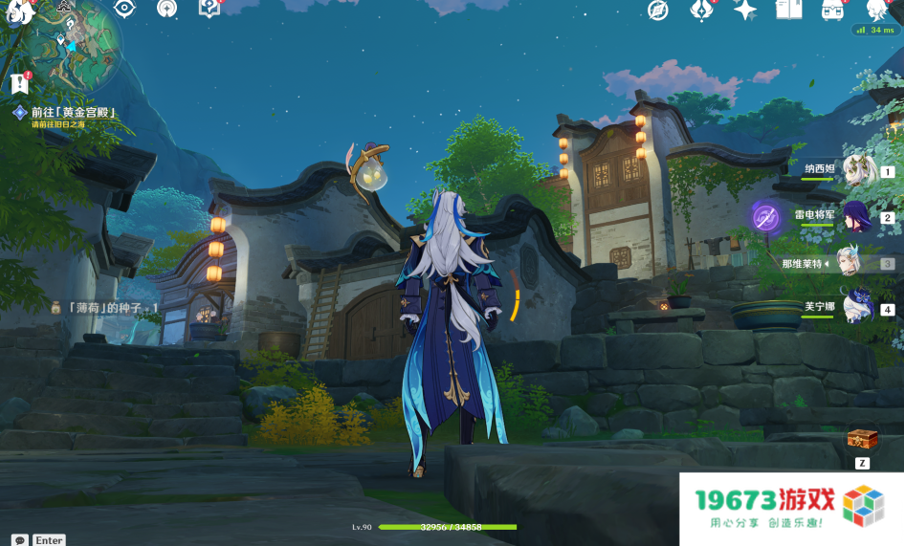Open the Paimon menu icon

coord(19,12)
